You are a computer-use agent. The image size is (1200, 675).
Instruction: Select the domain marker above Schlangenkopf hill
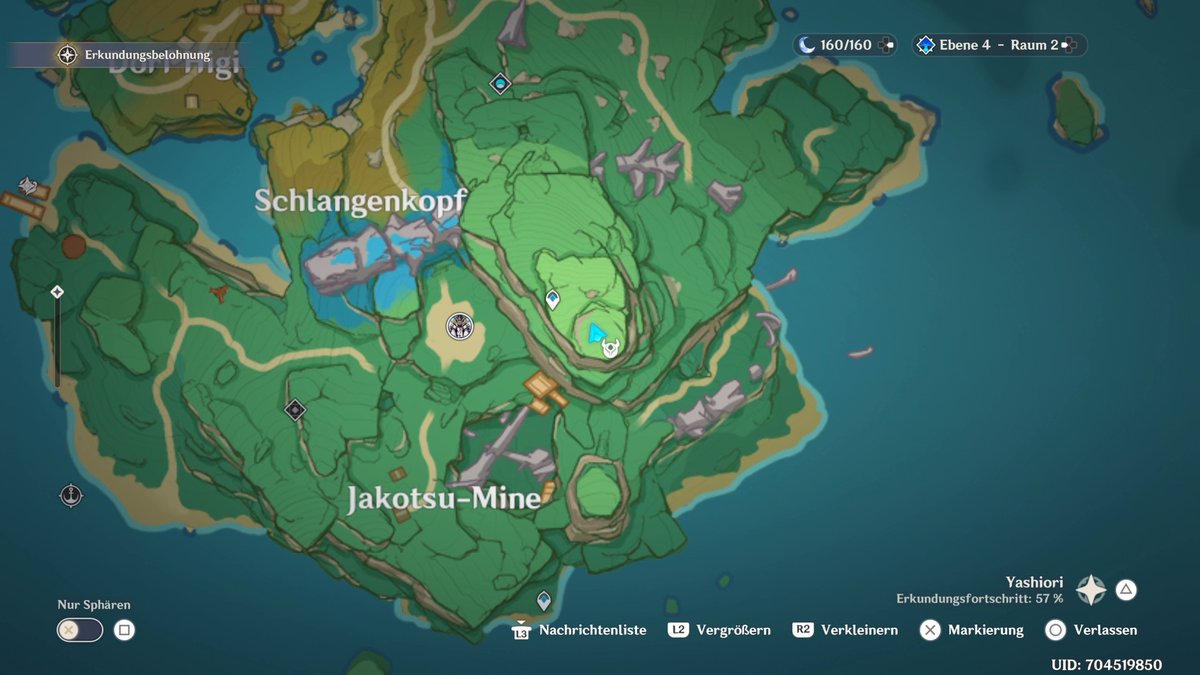(500, 84)
